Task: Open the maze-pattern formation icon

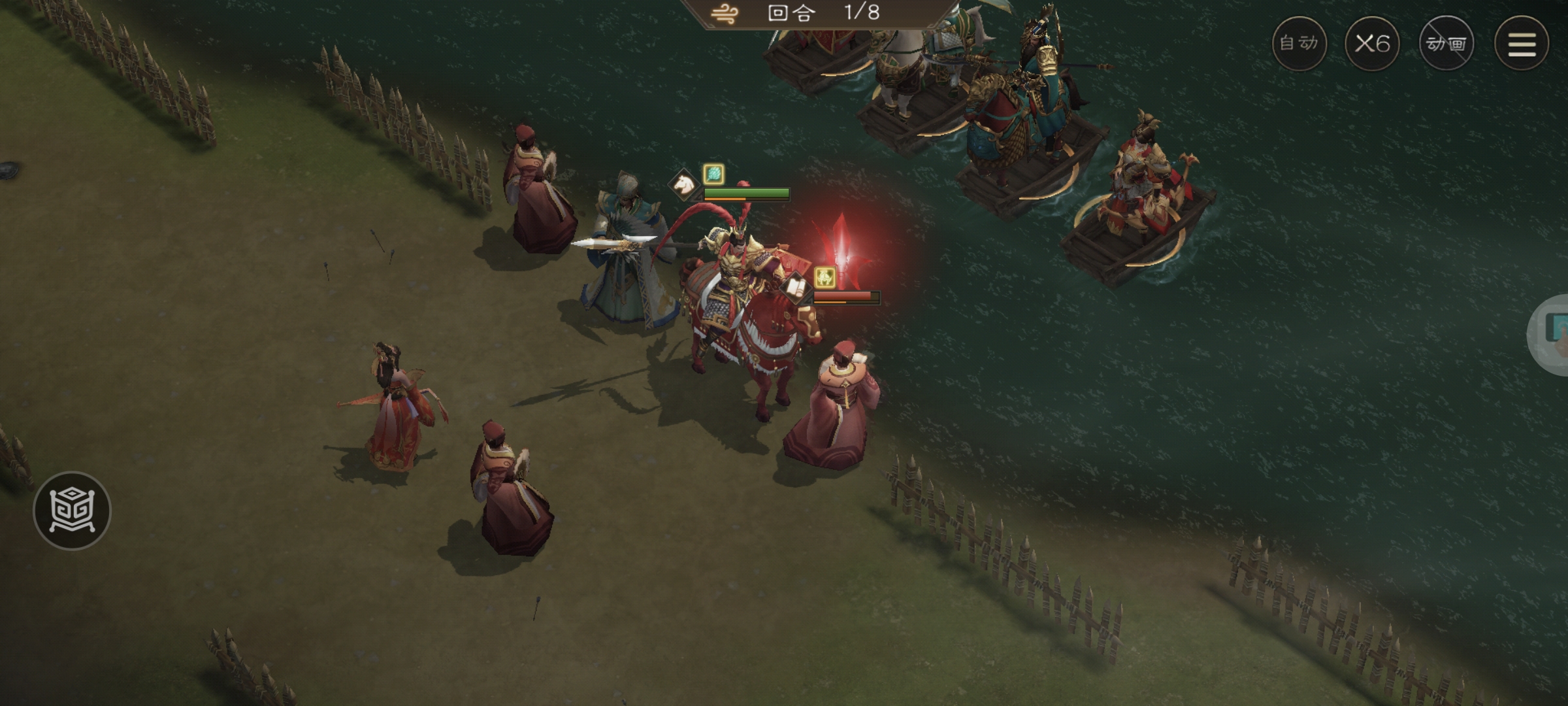Action: click(x=72, y=510)
